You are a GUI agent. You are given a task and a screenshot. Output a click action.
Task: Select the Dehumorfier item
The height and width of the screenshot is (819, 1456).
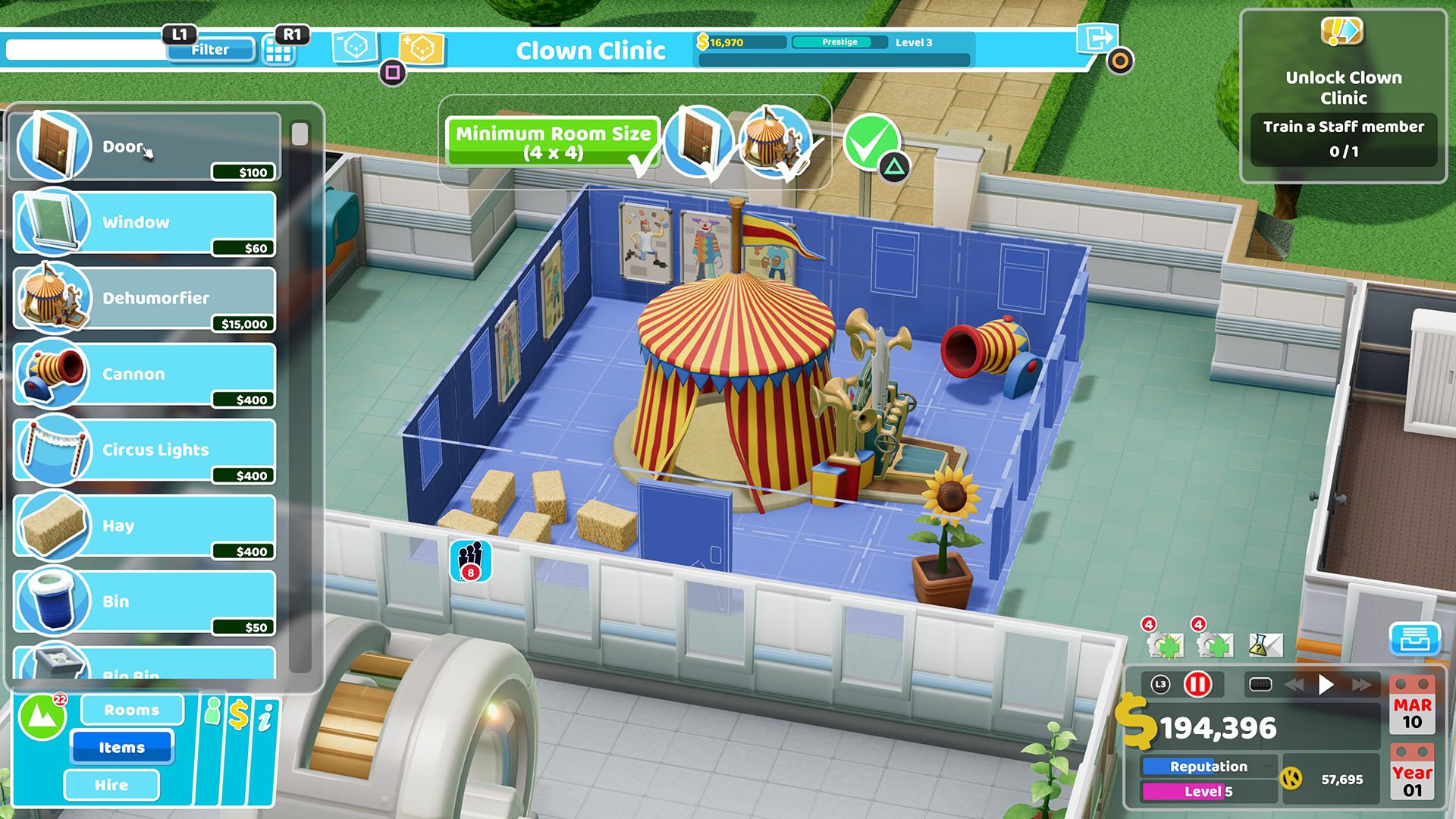point(144,298)
